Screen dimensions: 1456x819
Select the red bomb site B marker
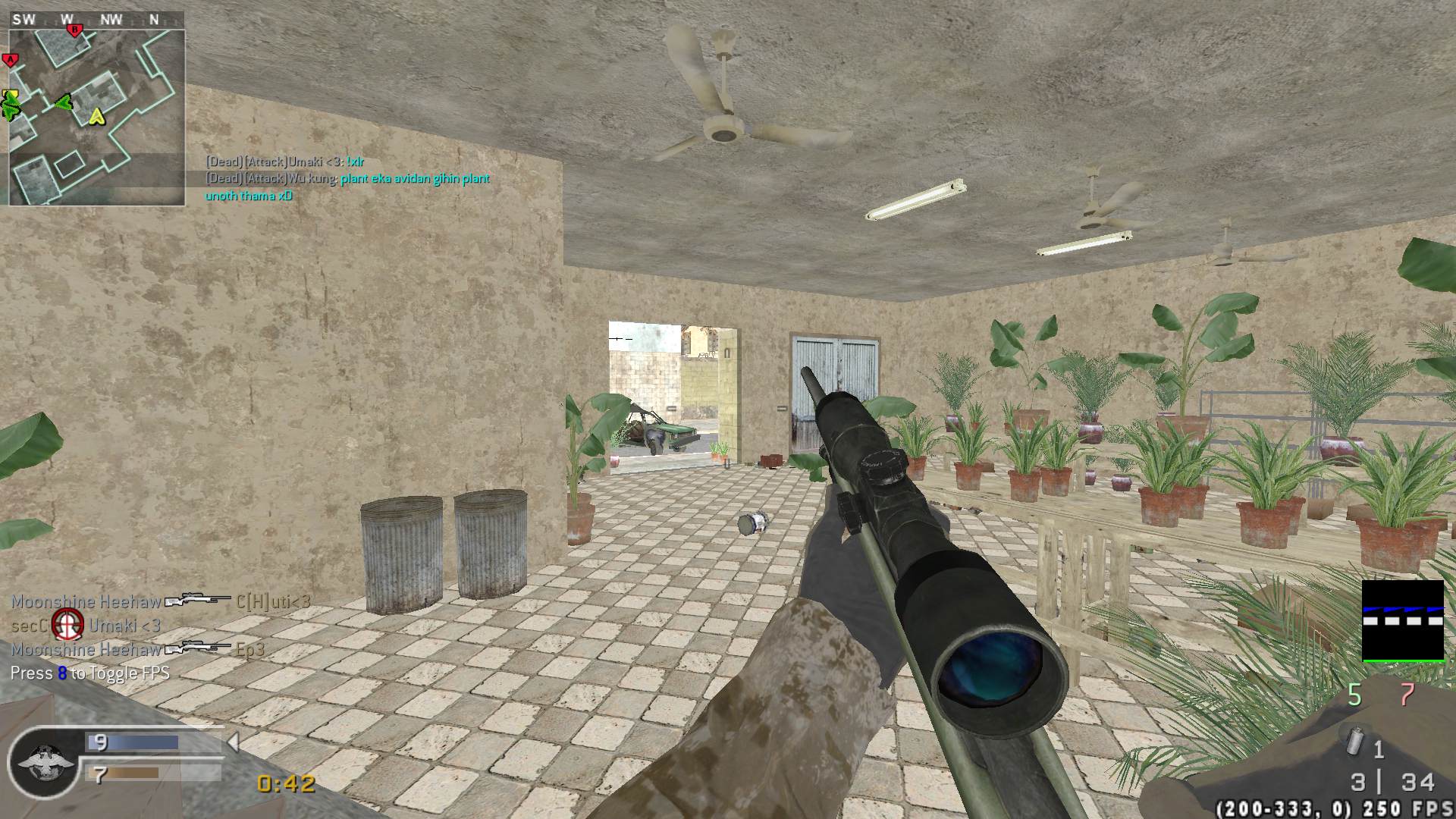point(74,30)
